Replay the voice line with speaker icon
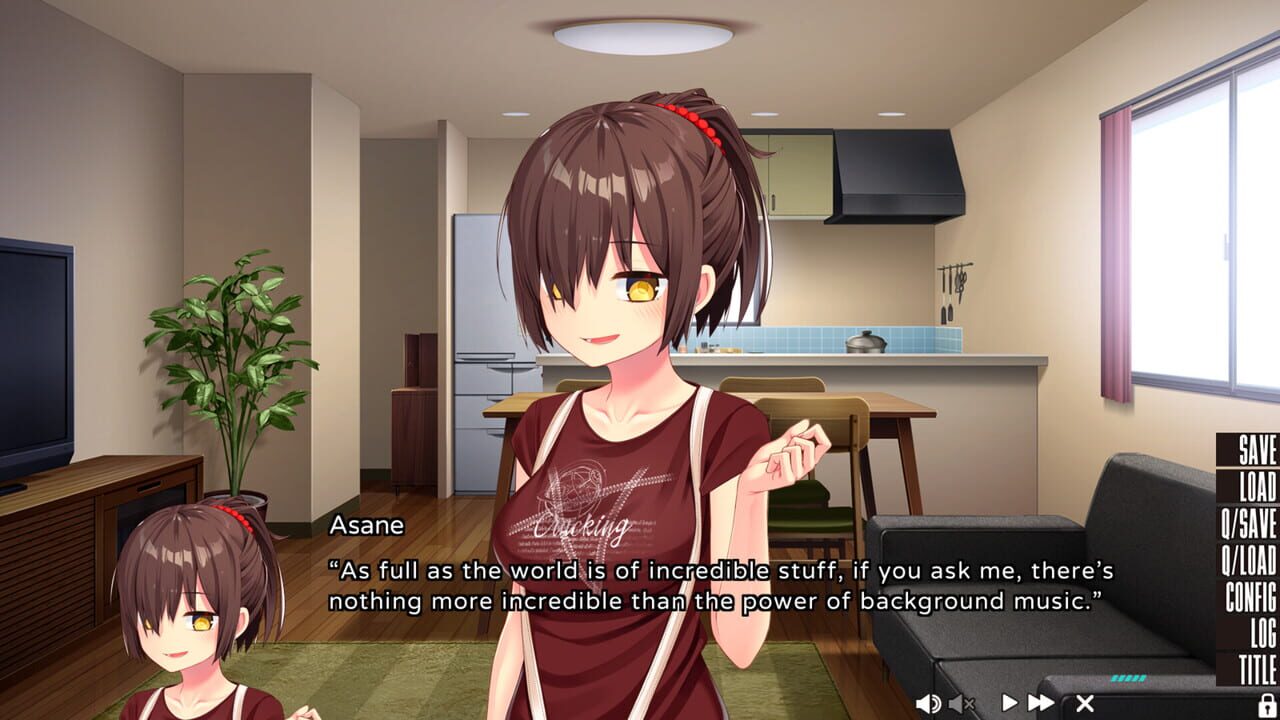 tap(927, 702)
